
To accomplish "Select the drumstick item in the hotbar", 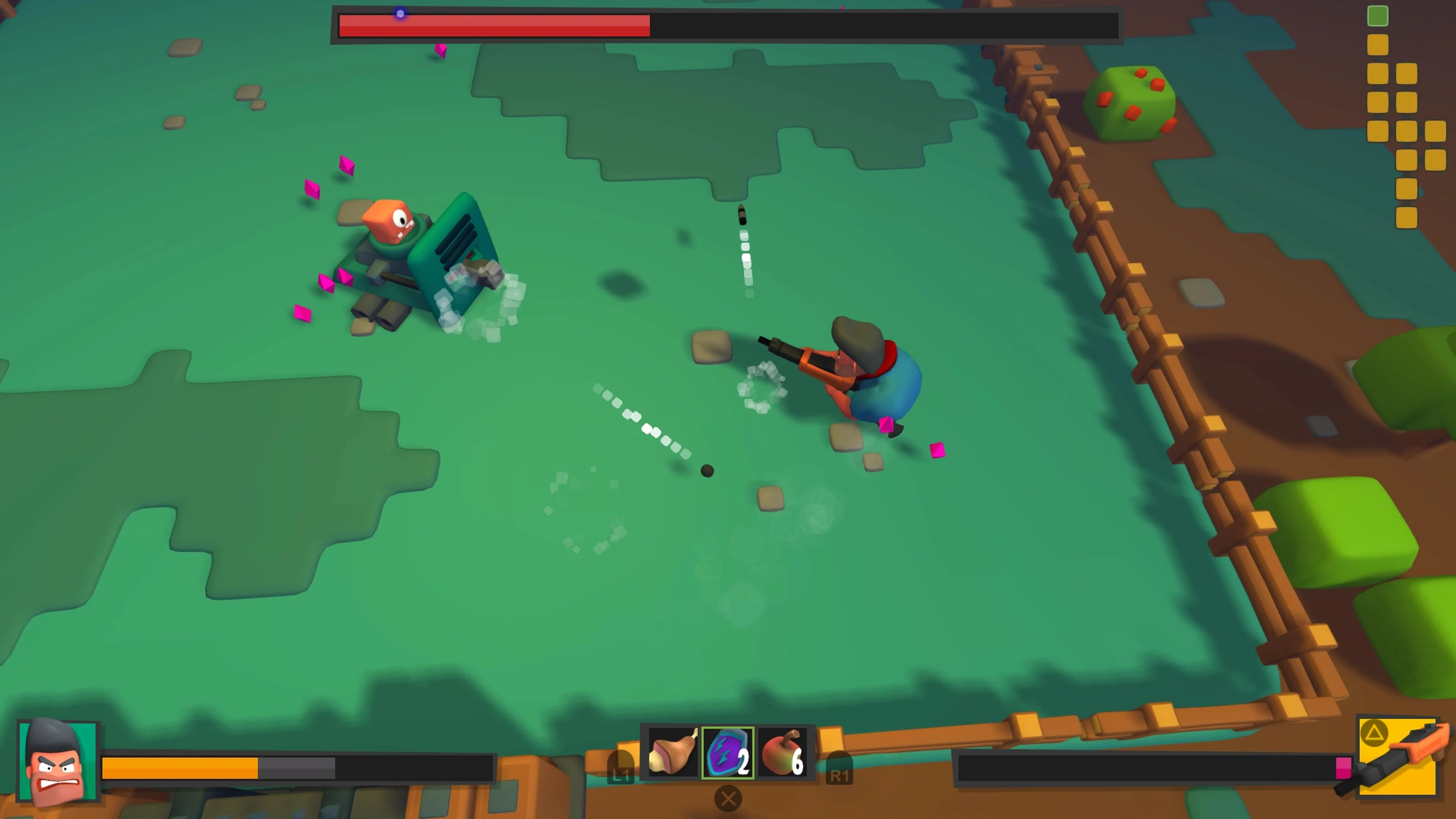I will pos(673,753).
